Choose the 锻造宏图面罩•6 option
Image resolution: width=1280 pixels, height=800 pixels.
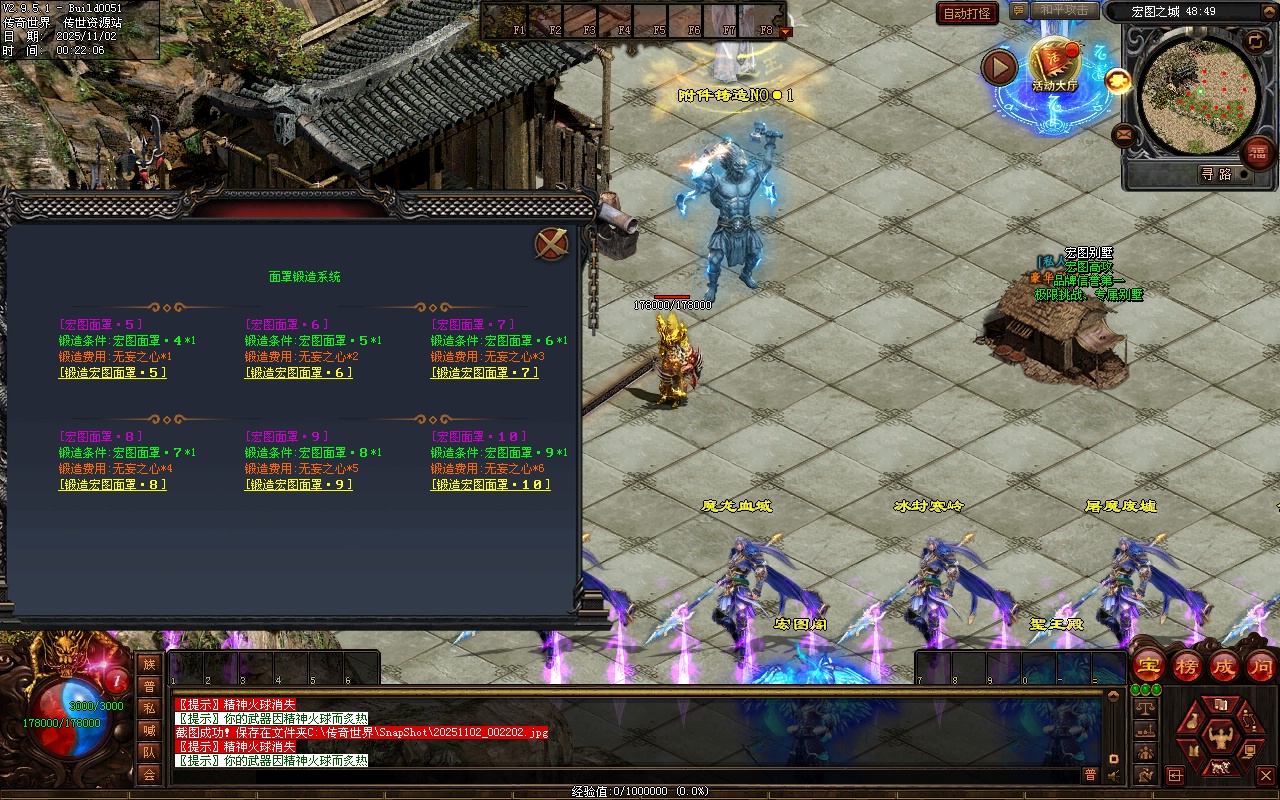(298, 373)
